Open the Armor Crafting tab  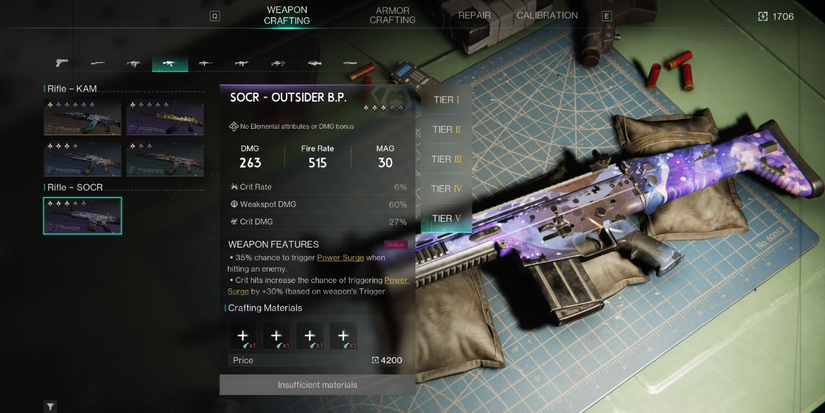pyautogui.click(x=393, y=15)
